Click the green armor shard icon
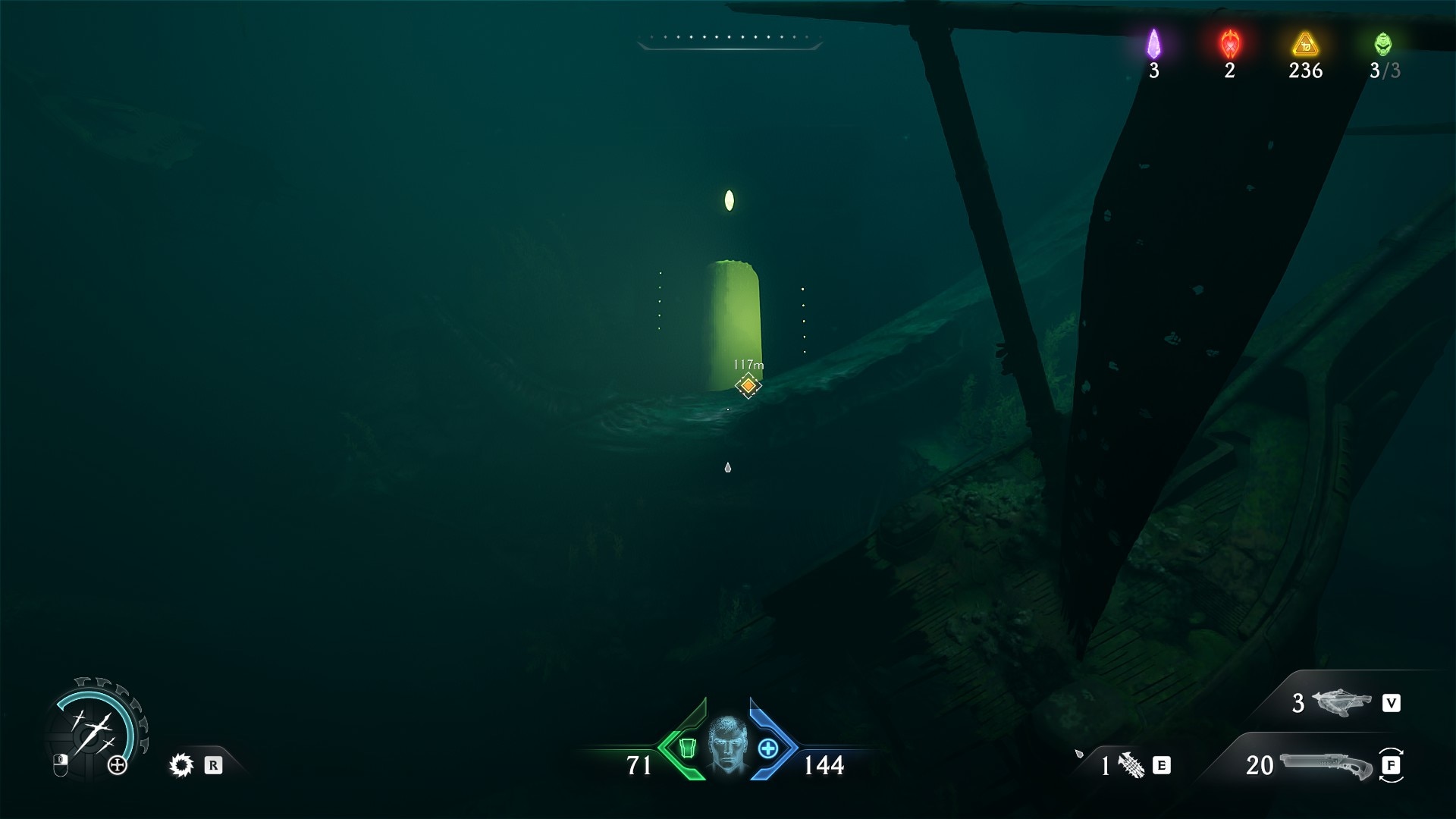1456x819 pixels. pyautogui.click(x=687, y=748)
